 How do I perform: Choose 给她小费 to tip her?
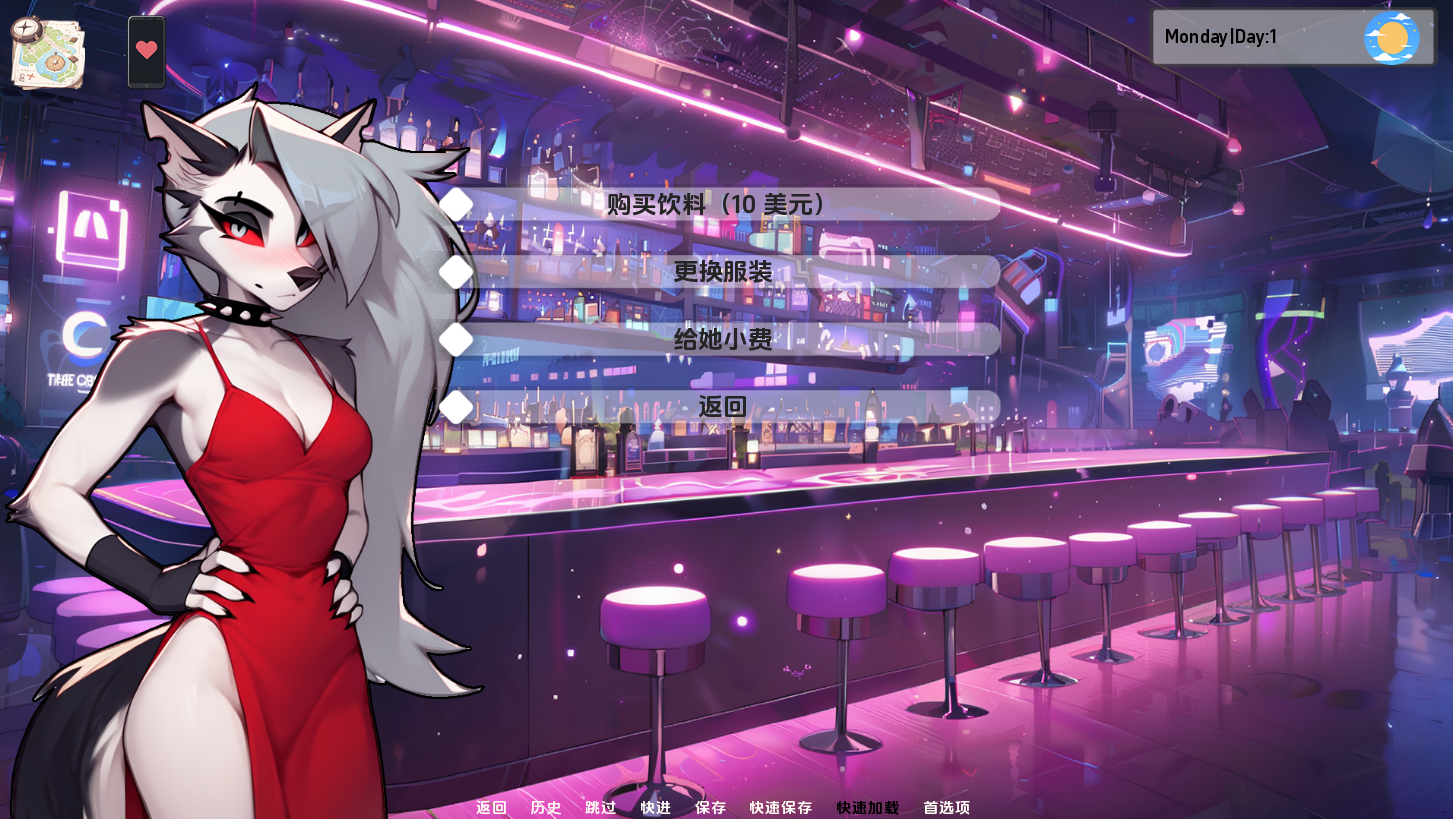point(722,339)
